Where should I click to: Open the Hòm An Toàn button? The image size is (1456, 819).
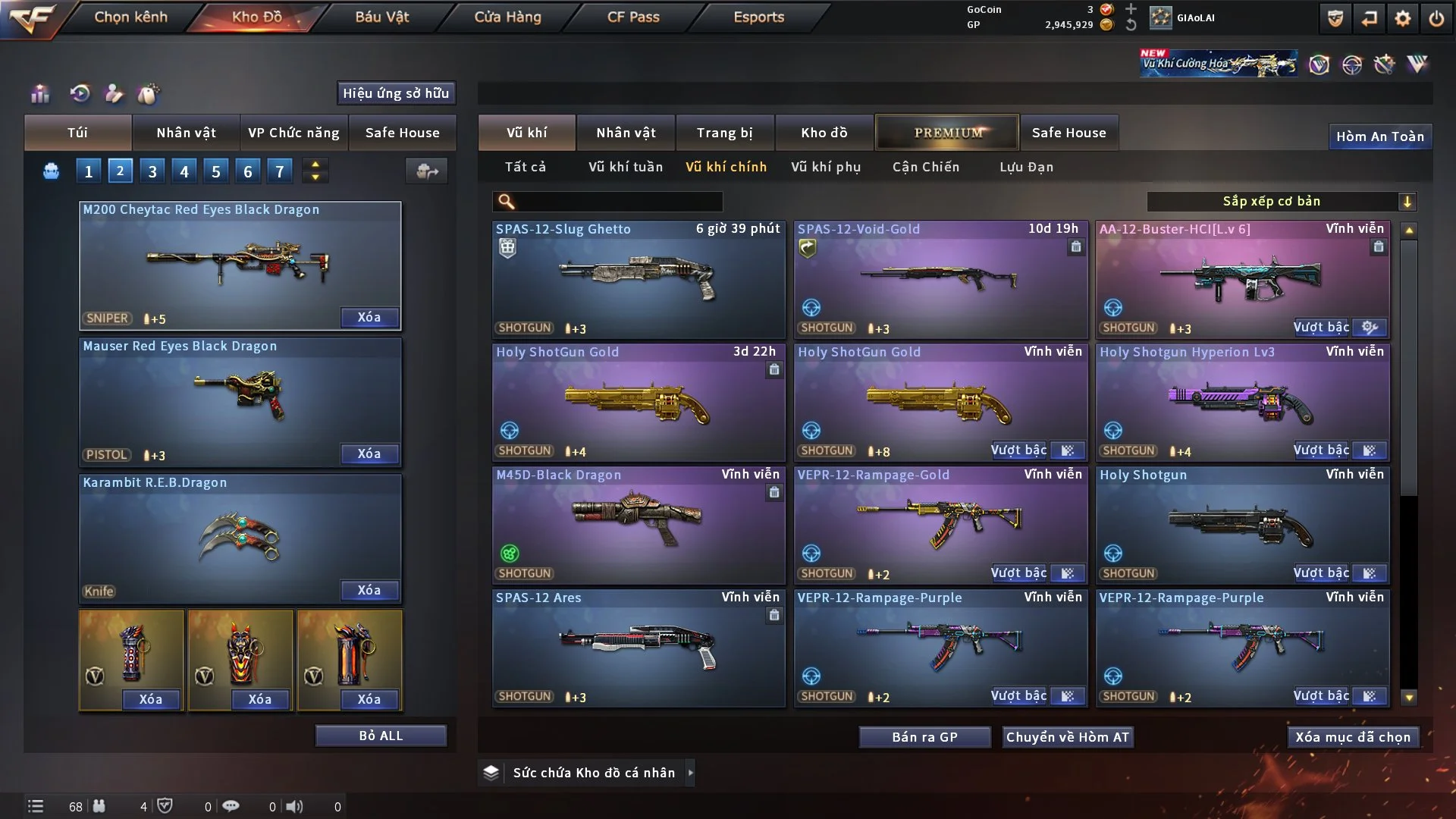pos(1379,136)
